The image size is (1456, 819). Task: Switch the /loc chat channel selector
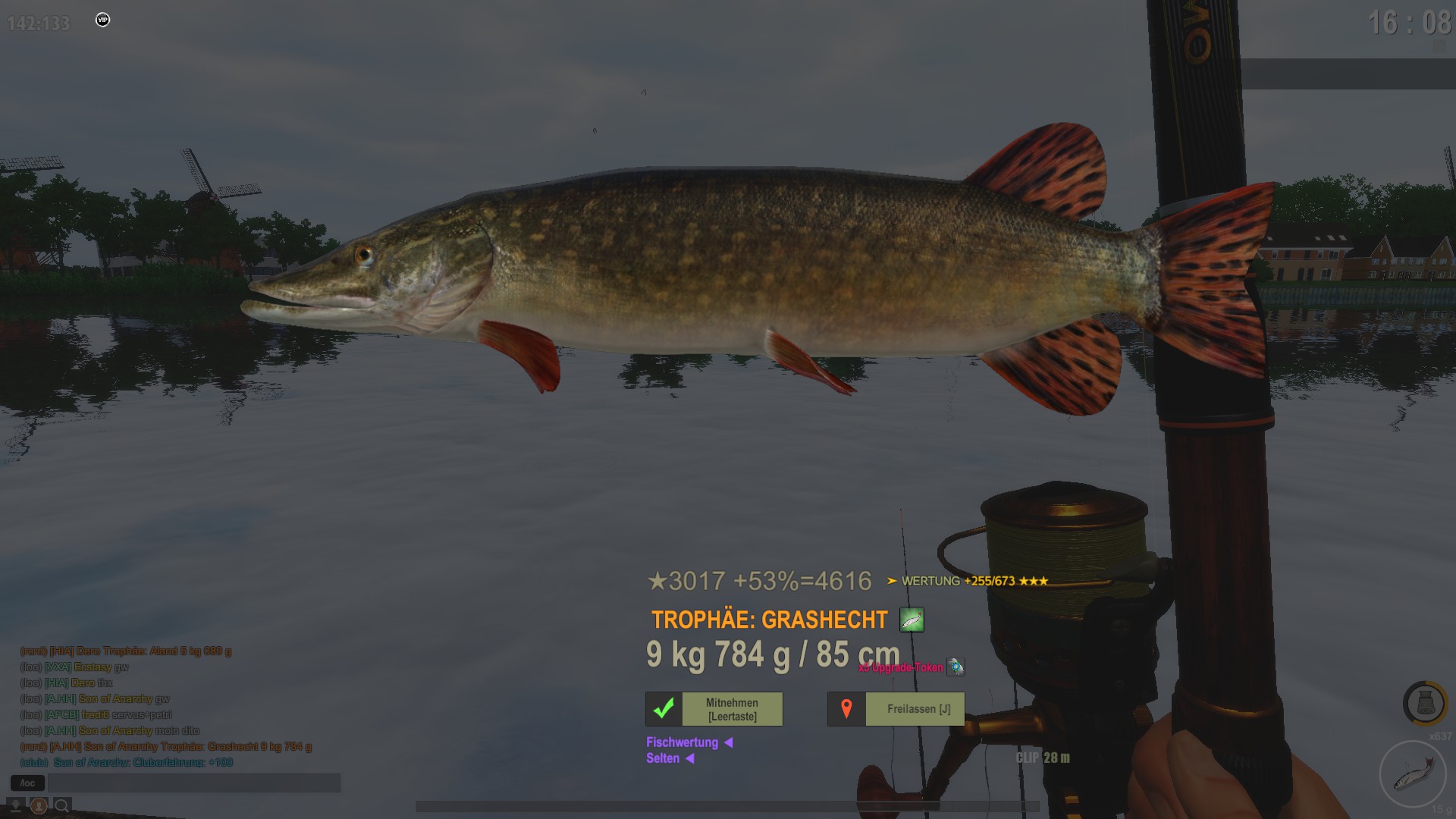point(27,783)
